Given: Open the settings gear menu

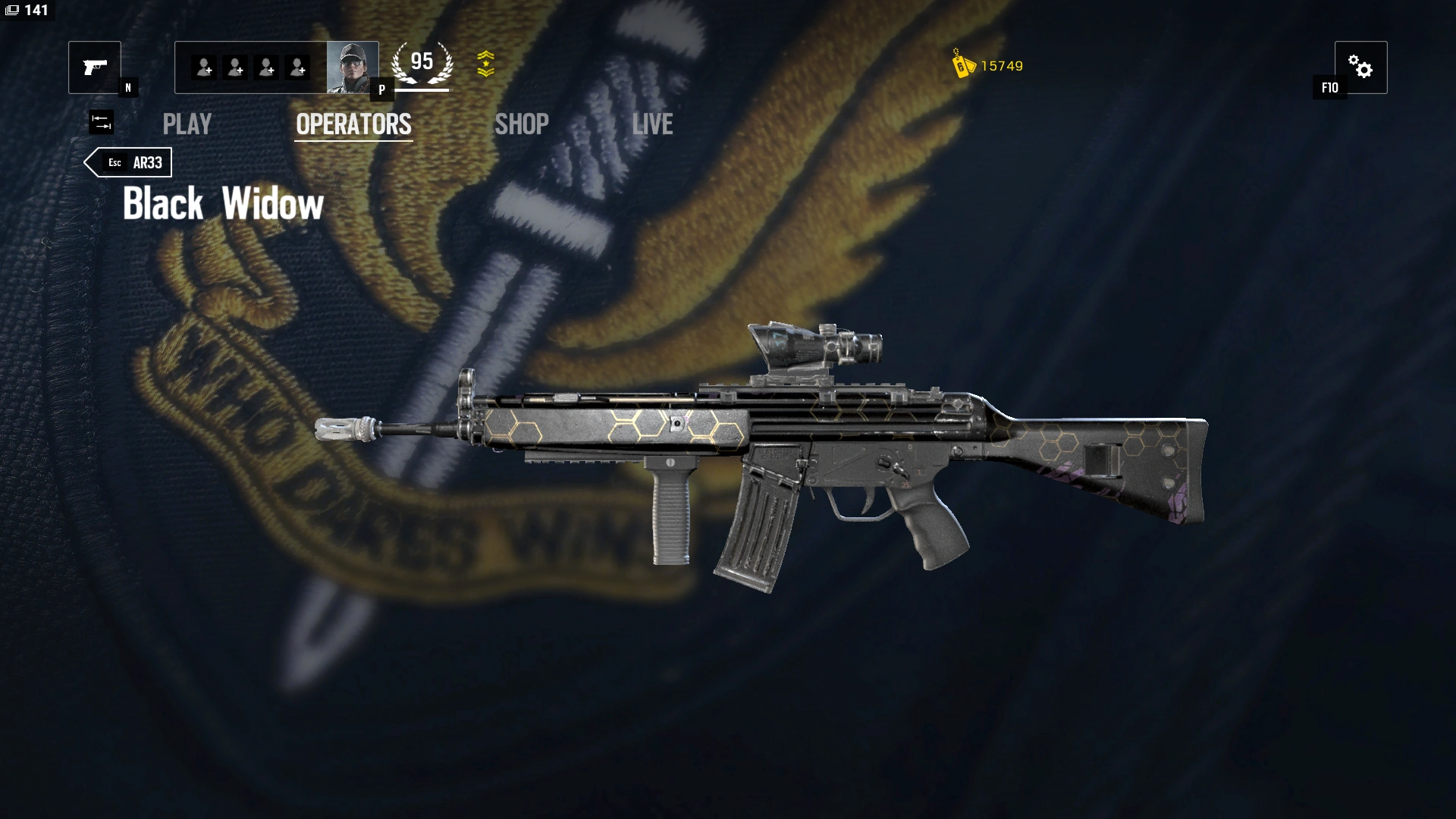Looking at the screenshot, I should point(1363,67).
